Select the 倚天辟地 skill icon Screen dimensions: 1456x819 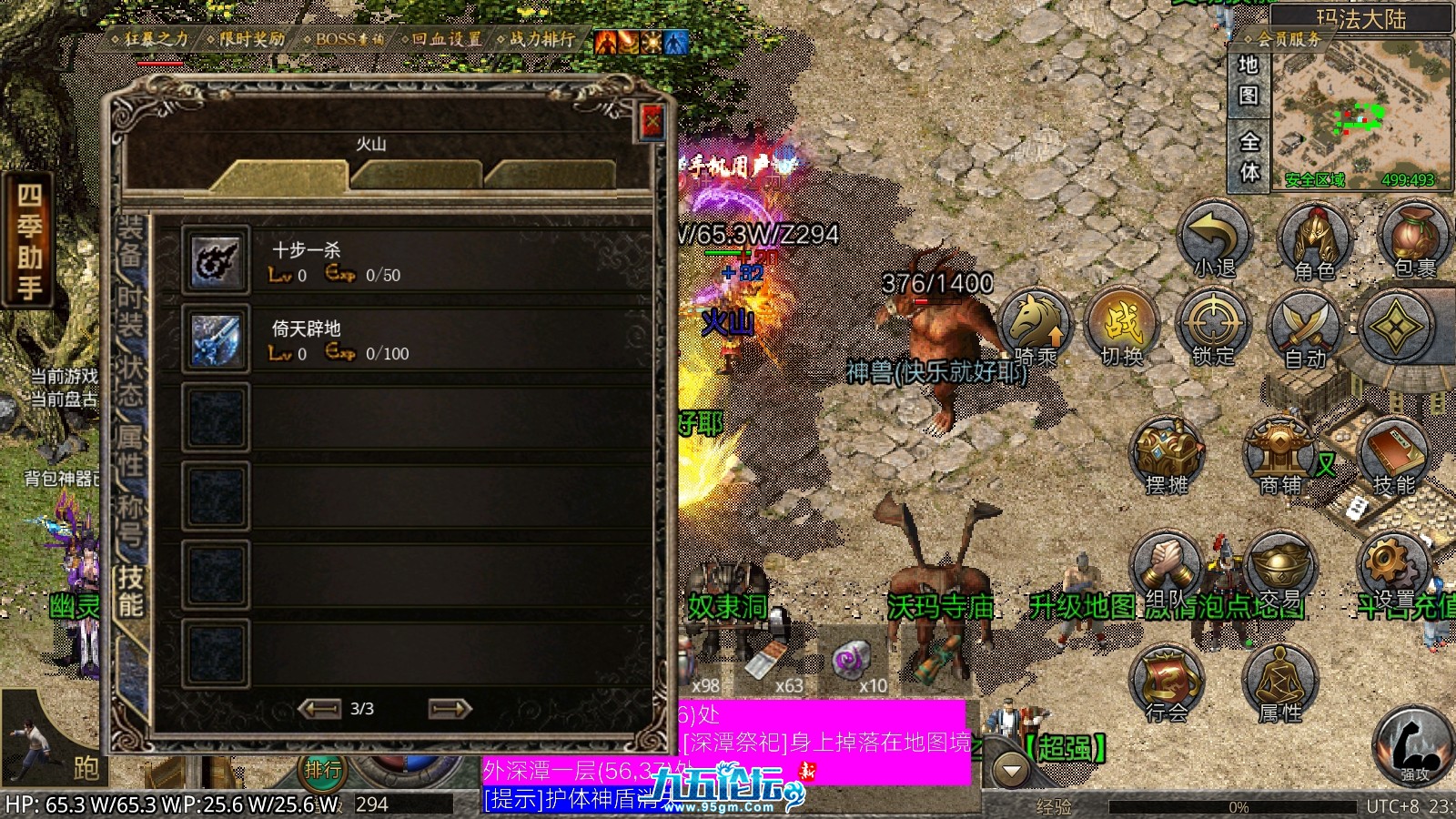click(x=216, y=339)
